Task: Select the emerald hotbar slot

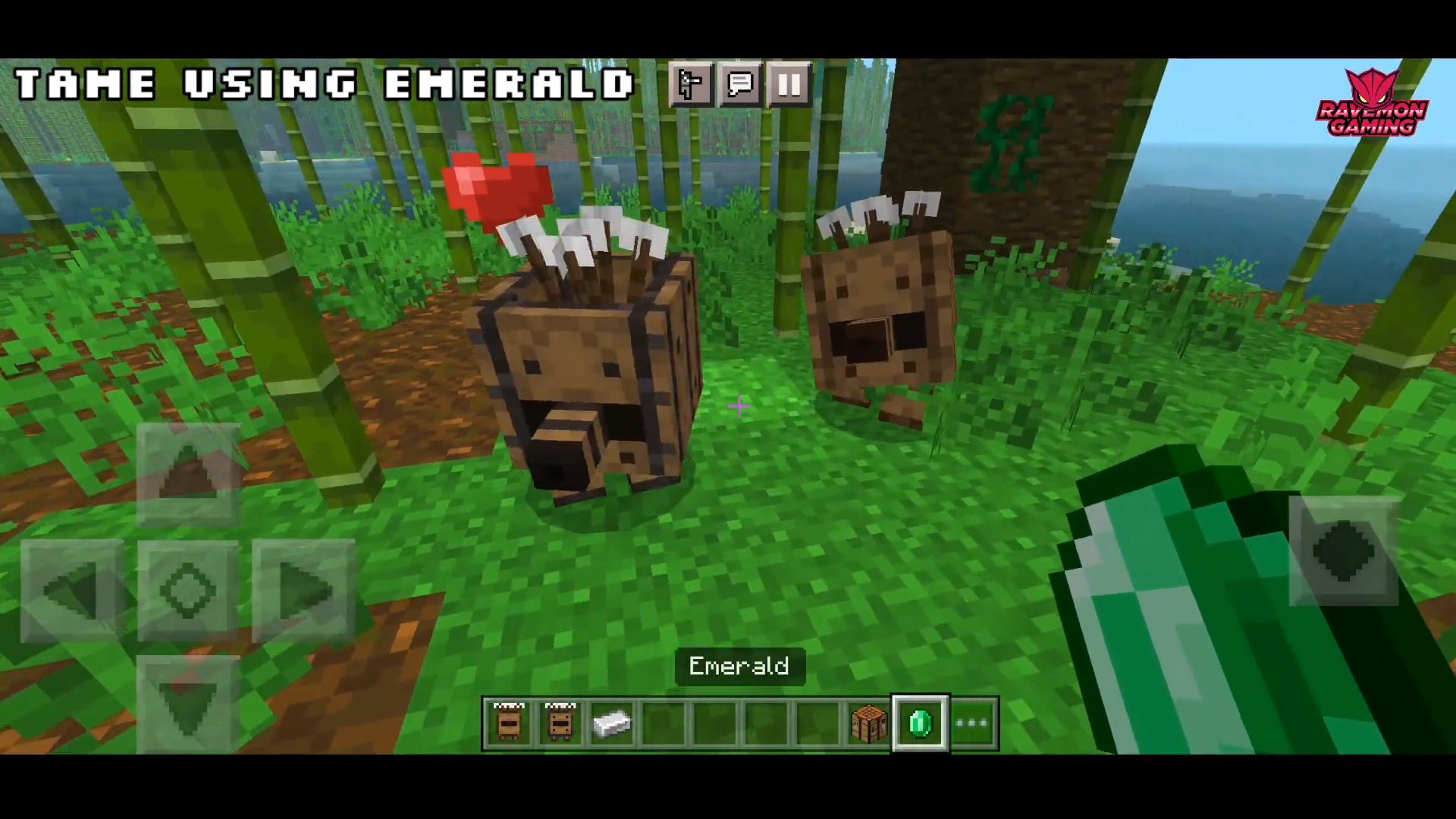Action: coord(919,724)
